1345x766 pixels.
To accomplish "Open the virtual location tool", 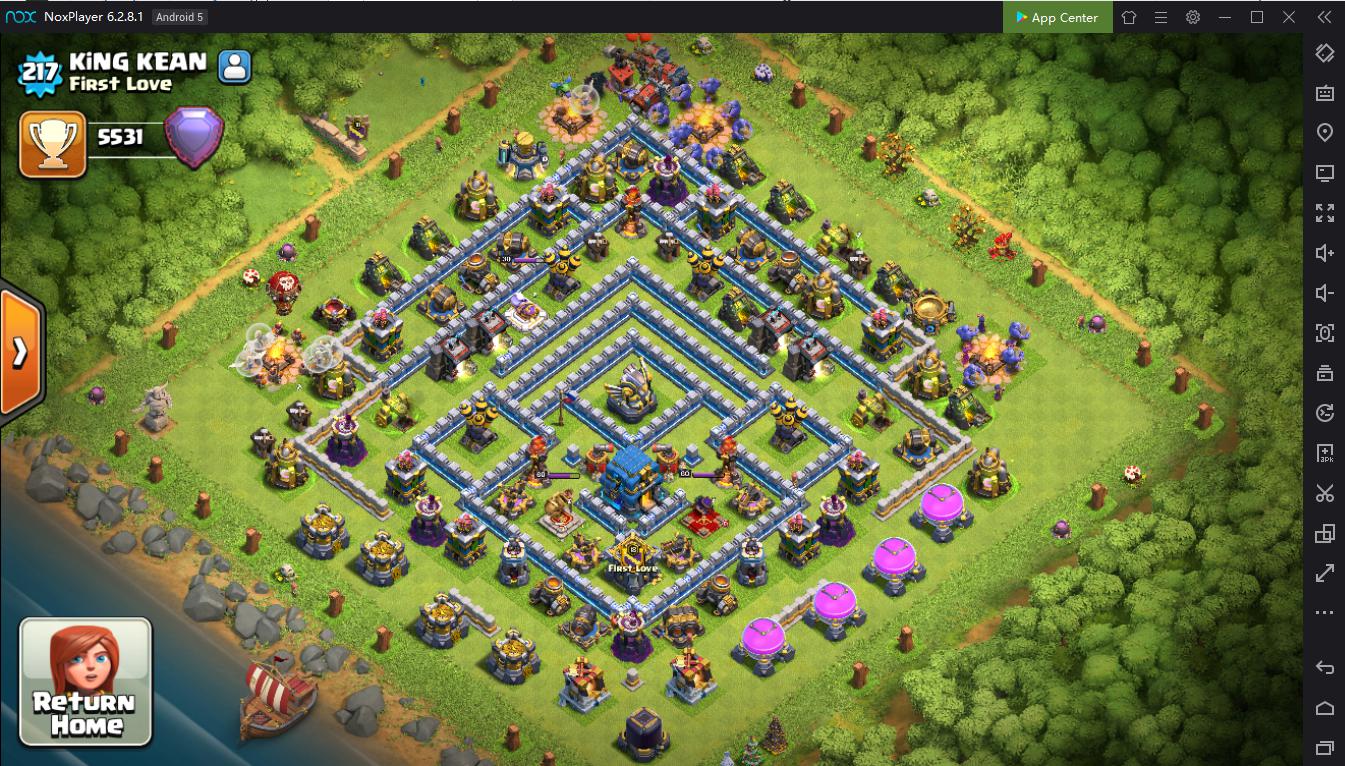I will pyautogui.click(x=1325, y=133).
